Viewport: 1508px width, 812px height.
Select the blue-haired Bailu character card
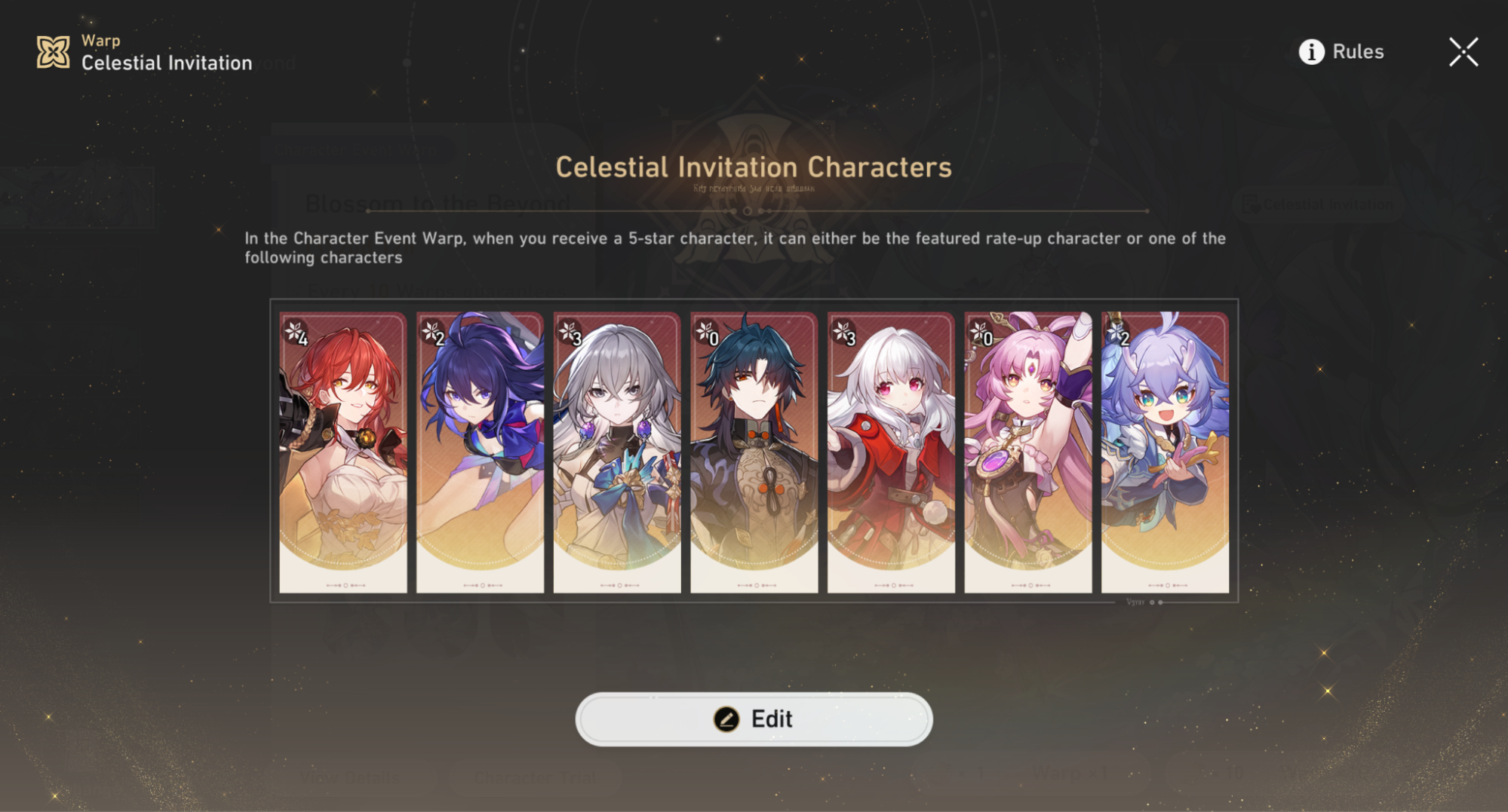(1165, 452)
